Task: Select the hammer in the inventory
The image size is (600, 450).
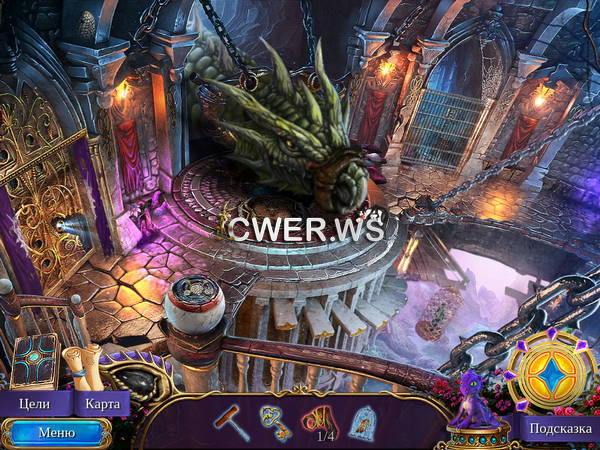Action: (x=231, y=421)
